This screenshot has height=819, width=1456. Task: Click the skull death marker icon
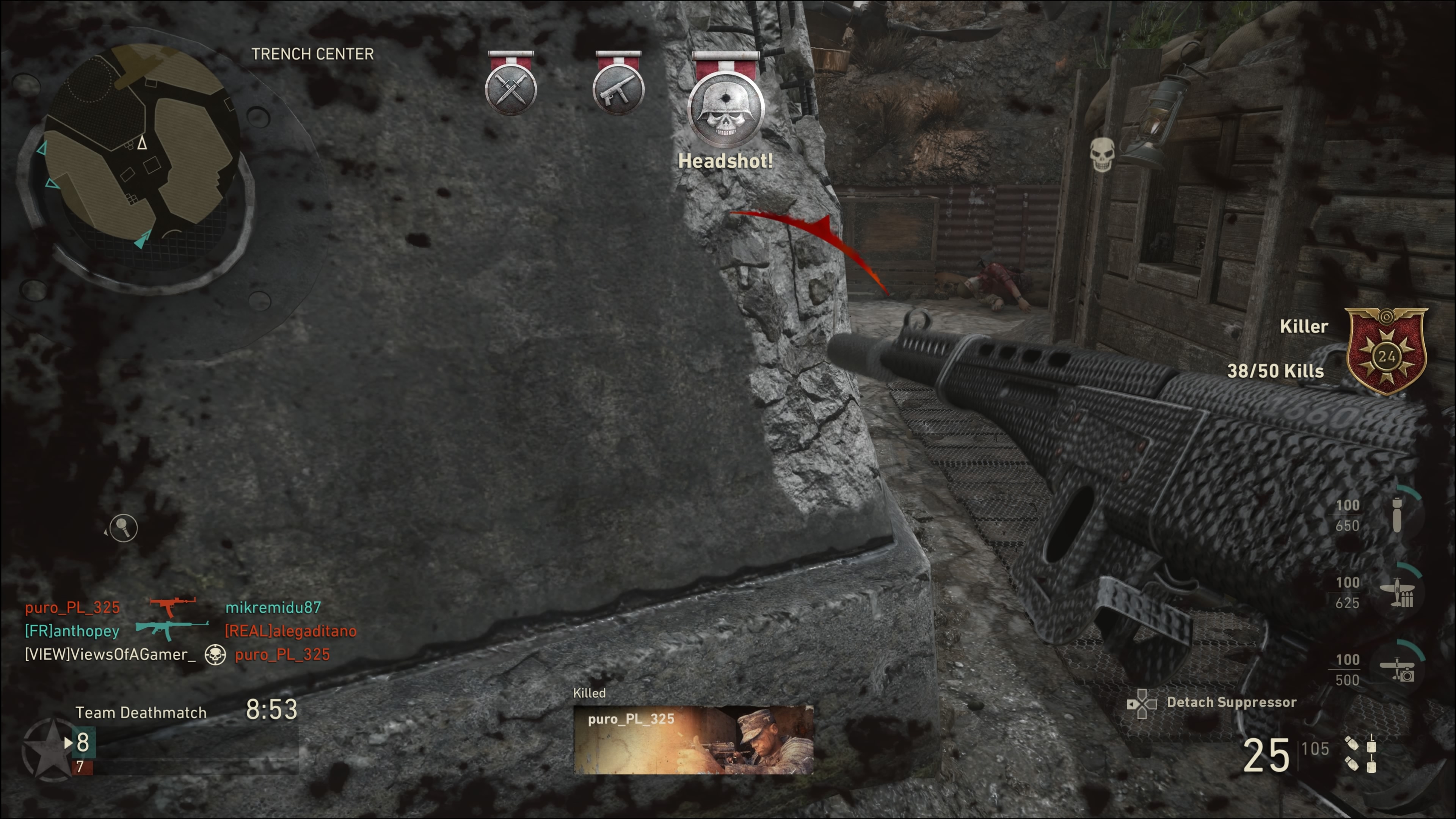click(x=1101, y=154)
